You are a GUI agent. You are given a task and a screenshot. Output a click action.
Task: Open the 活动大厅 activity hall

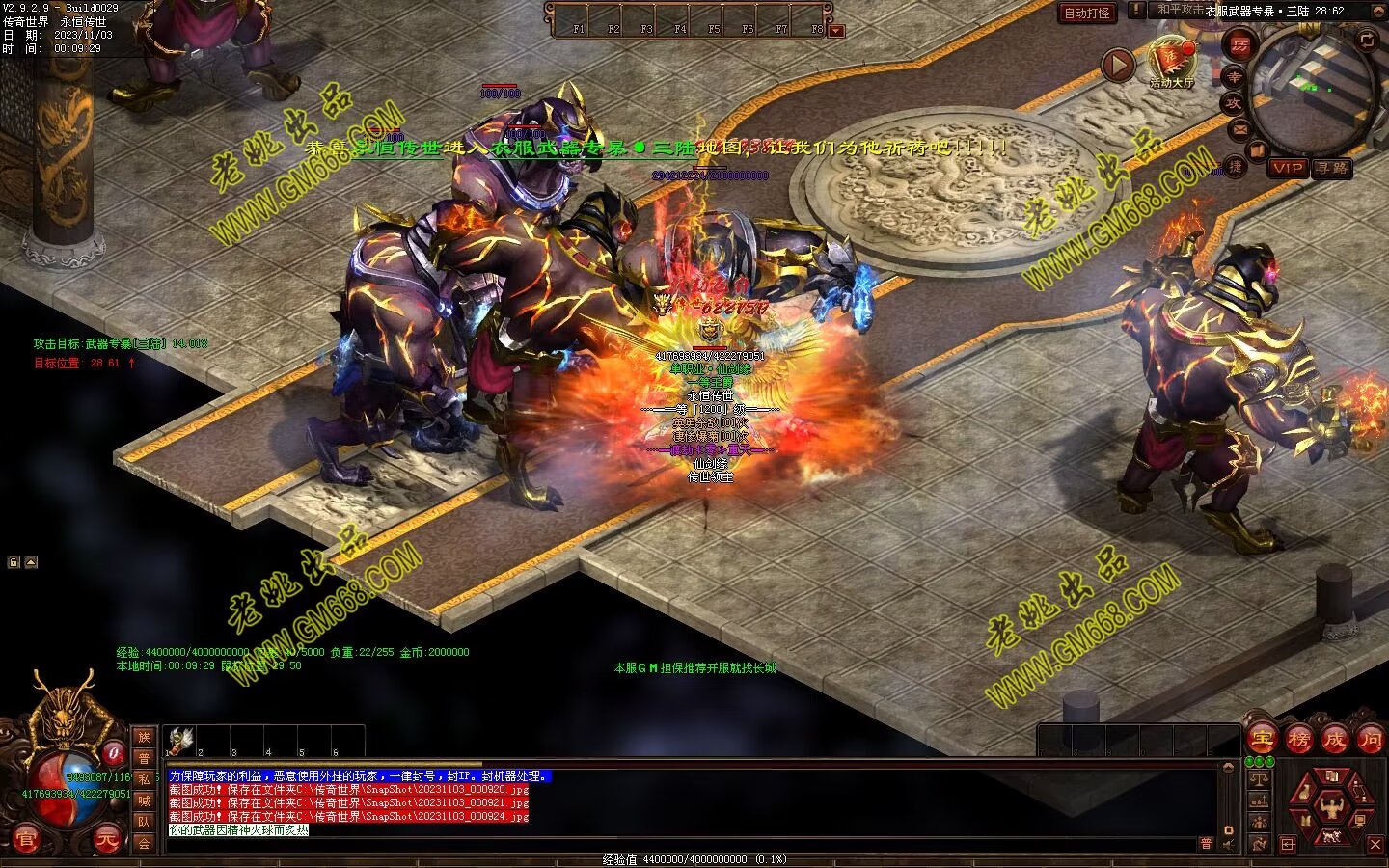click(x=1172, y=62)
